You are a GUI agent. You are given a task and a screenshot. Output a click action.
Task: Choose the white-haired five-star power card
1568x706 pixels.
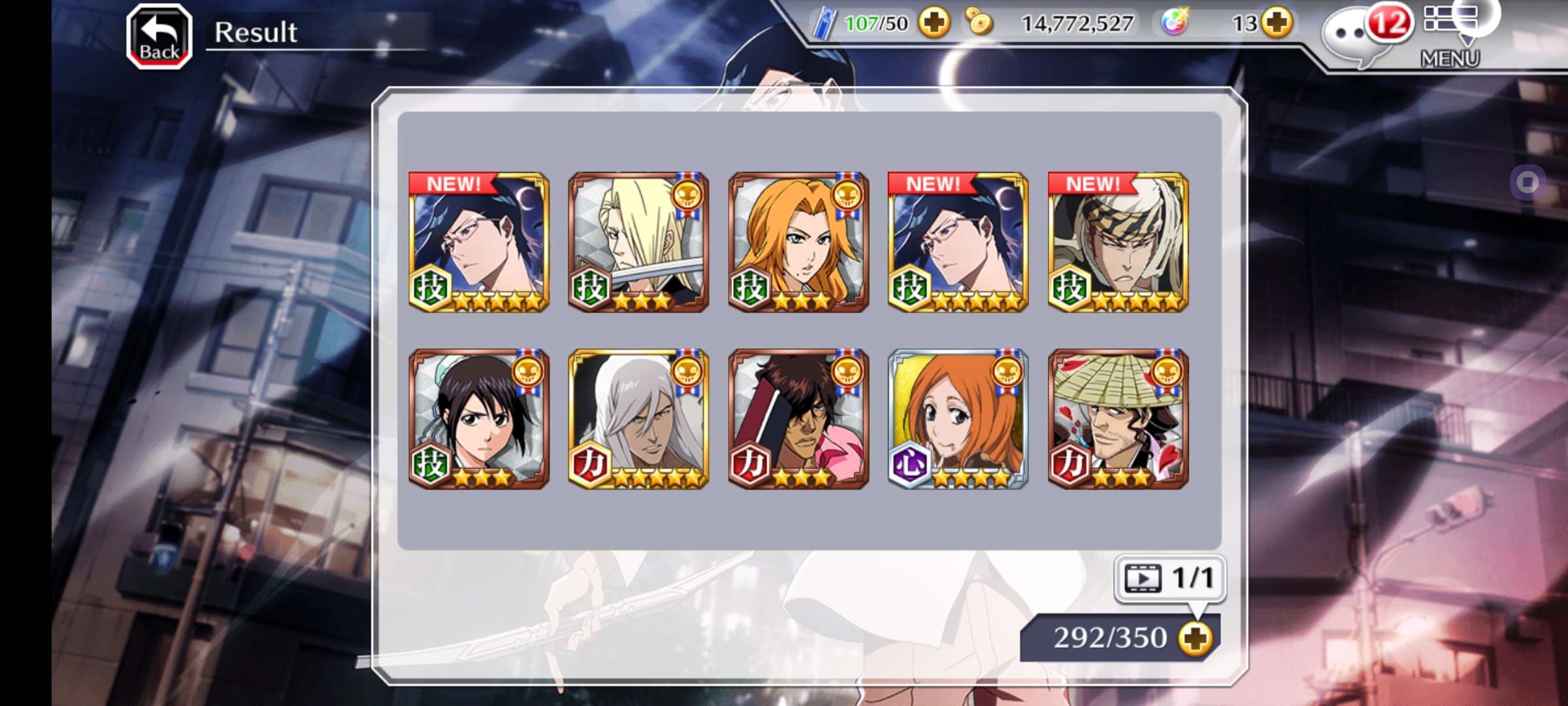(638, 418)
